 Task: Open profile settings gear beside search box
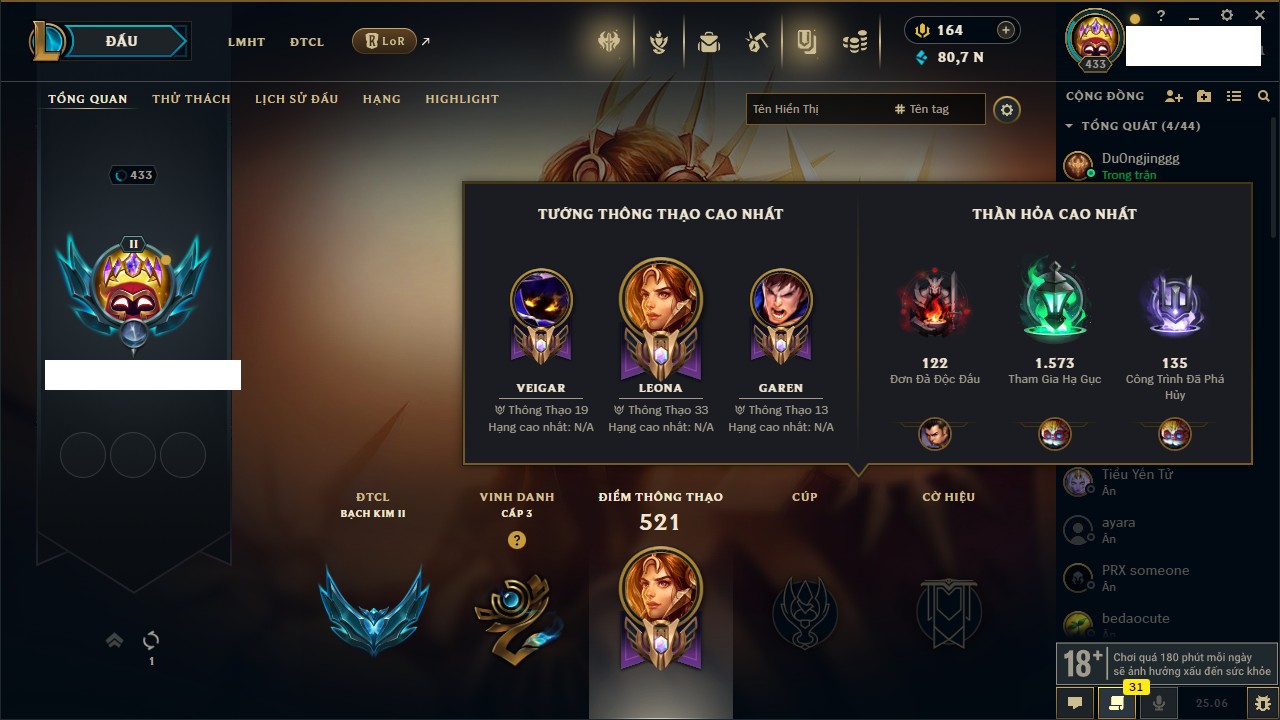click(1007, 110)
